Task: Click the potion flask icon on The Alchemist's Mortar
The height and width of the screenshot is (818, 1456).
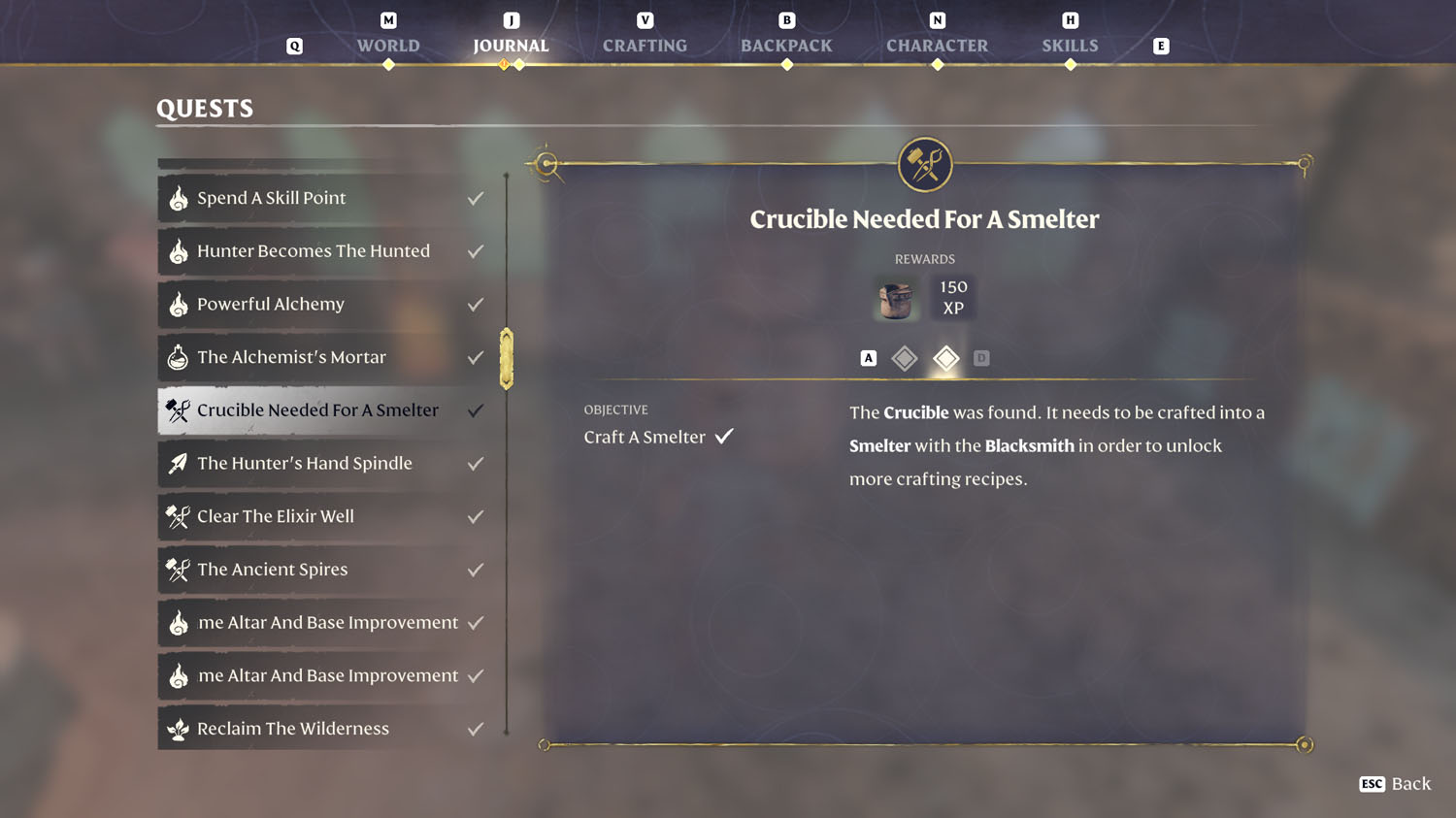Action: 179,357
